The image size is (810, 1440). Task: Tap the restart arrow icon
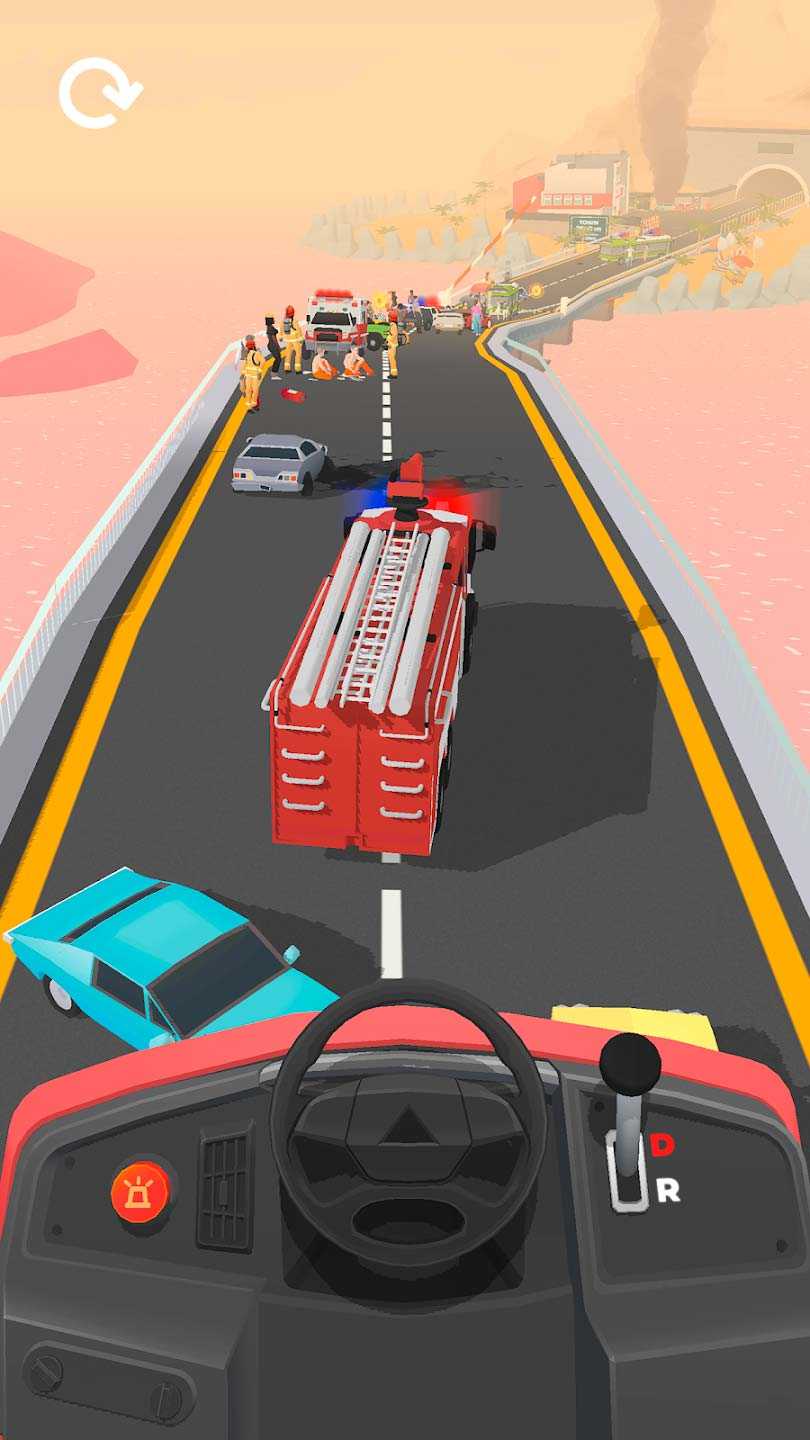(99, 93)
